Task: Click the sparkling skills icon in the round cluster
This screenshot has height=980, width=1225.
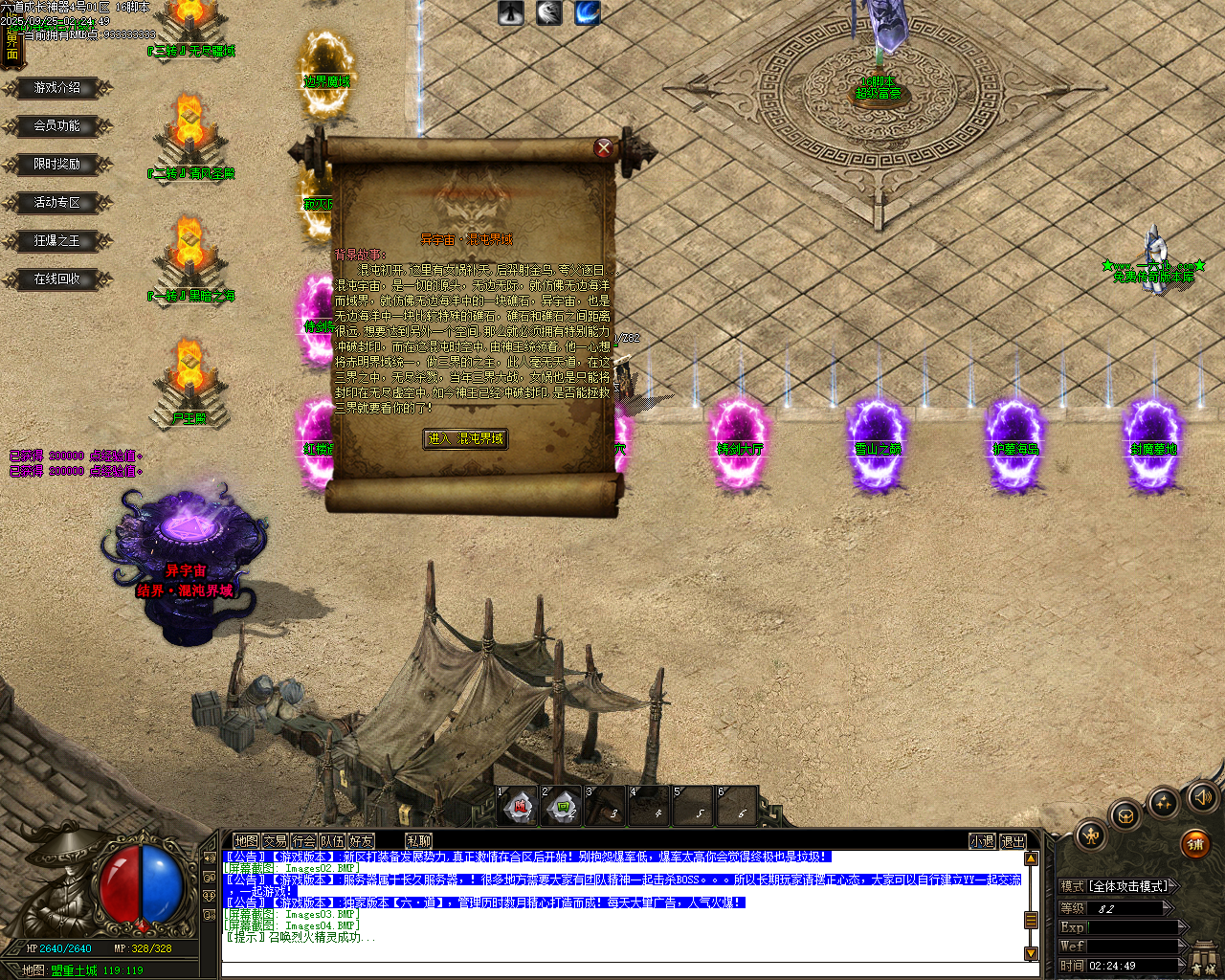Action: 1164,802
